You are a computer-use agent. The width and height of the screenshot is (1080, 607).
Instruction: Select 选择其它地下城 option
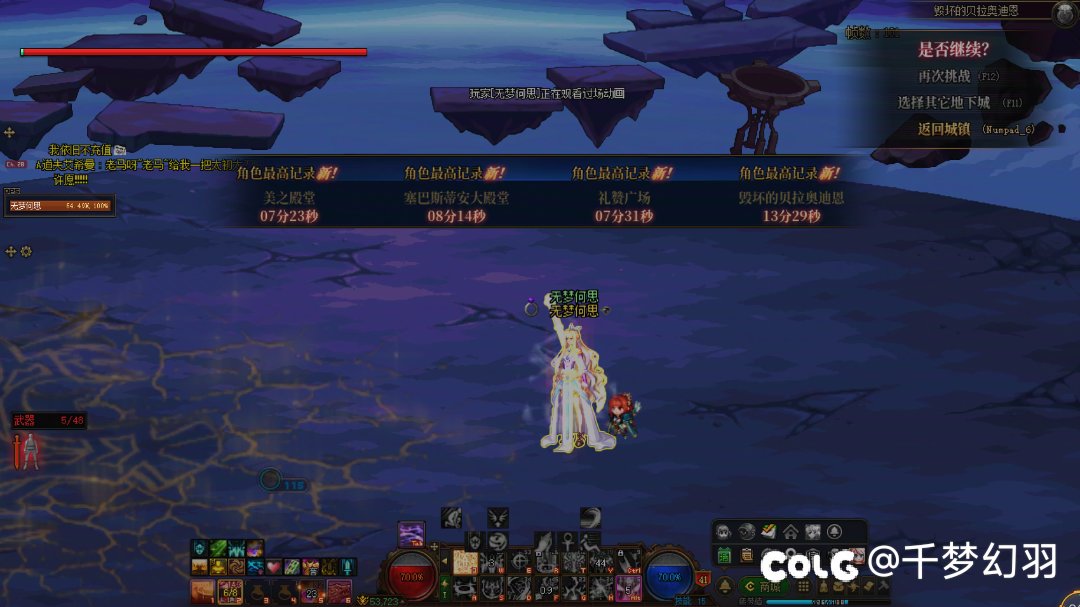coord(944,103)
